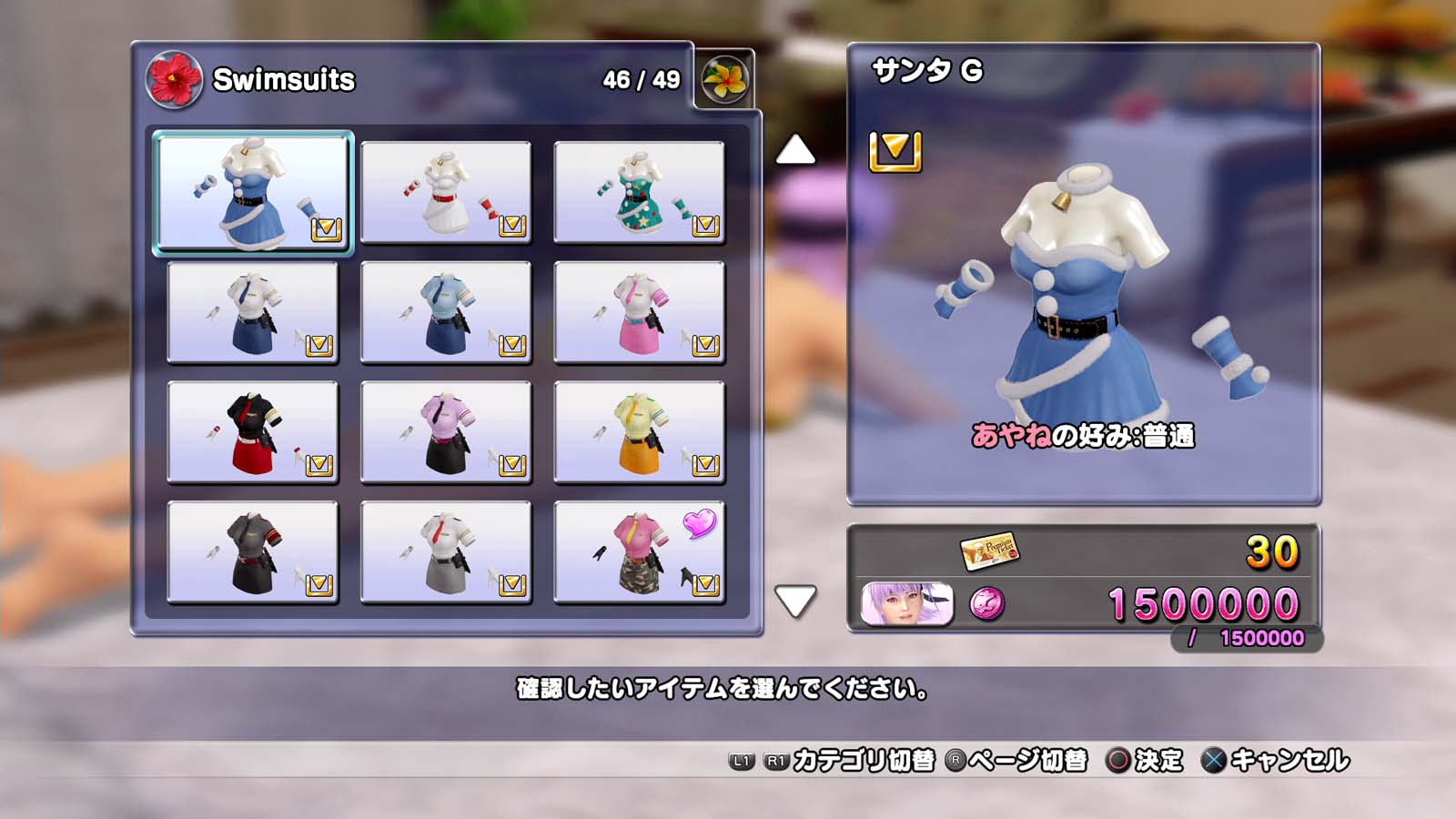Page down with the white down arrow
The image size is (1456, 819).
(794, 601)
